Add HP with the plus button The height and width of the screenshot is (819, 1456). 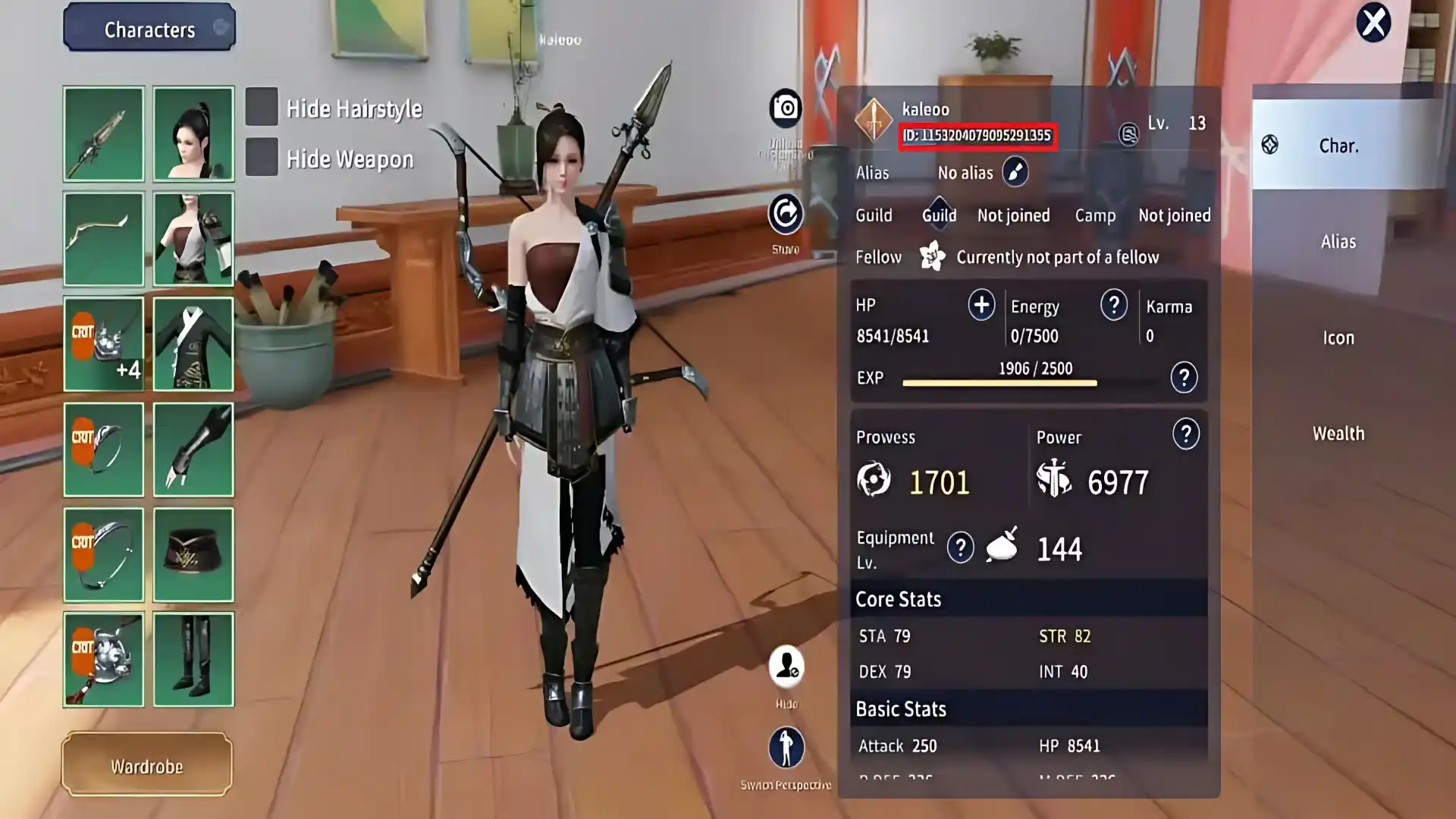coord(981,305)
